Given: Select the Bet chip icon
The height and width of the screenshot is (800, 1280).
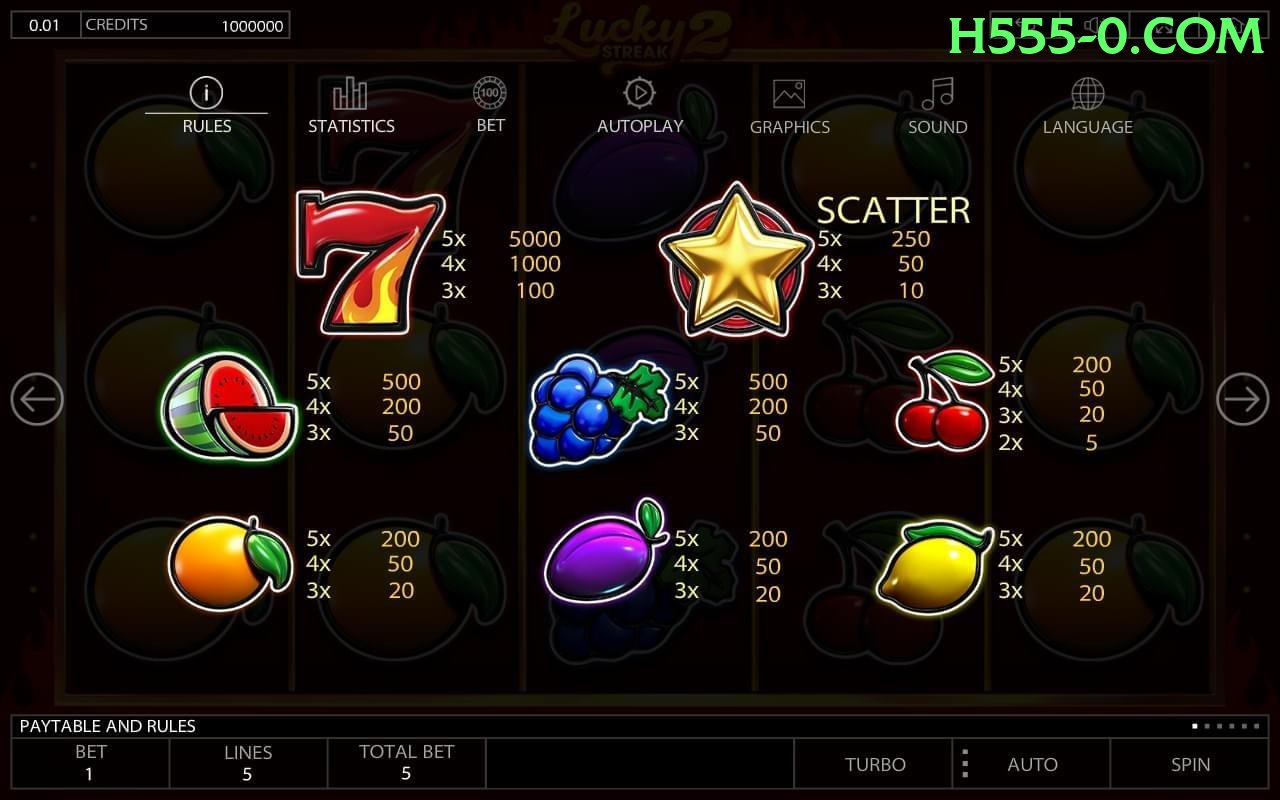Looking at the screenshot, I should click(489, 94).
